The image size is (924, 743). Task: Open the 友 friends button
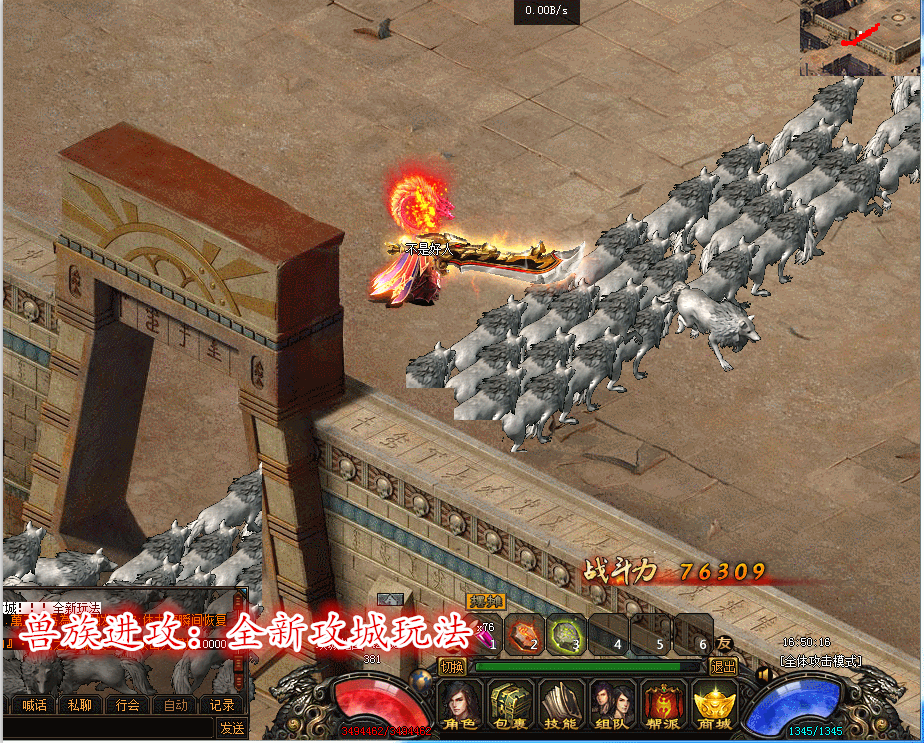(724, 644)
